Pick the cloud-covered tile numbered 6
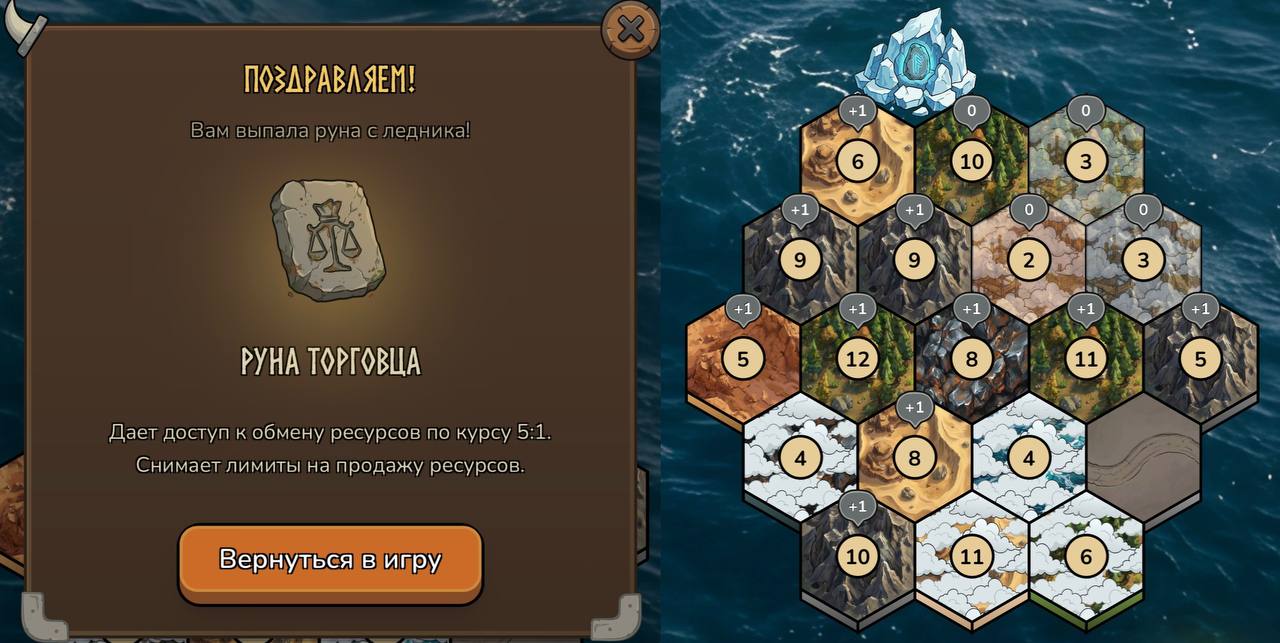 point(1085,556)
